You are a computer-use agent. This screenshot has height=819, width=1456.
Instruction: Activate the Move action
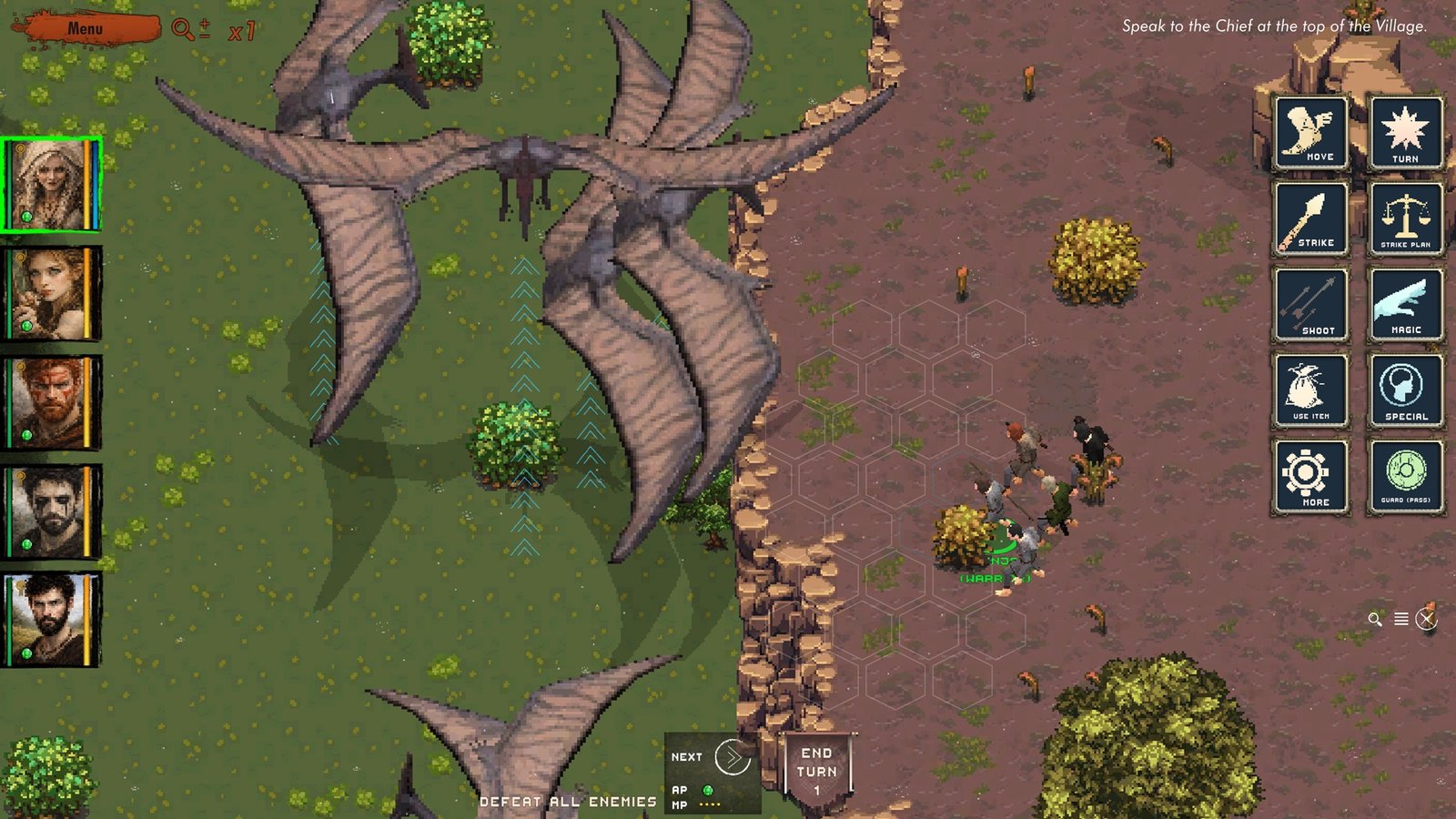[1310, 133]
